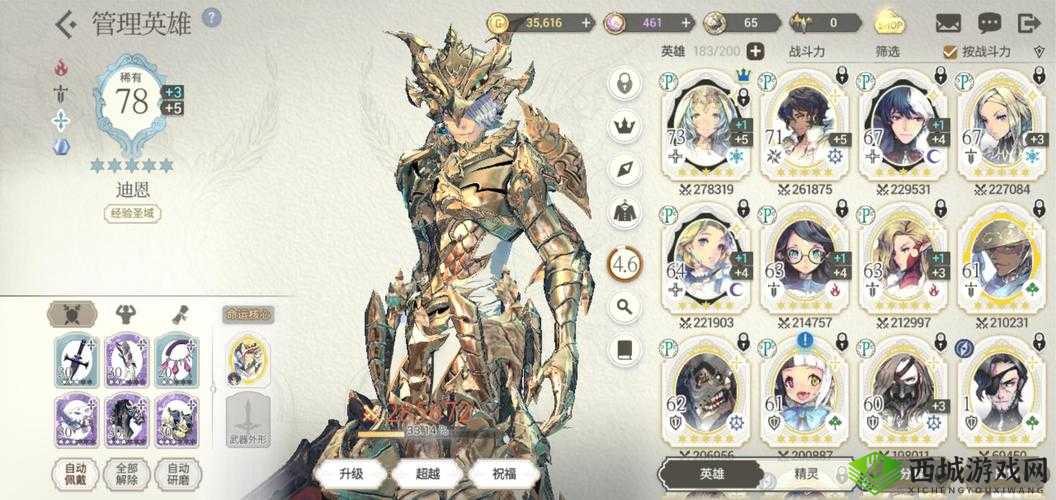
Task: Click the exit door icon
Action: (1029, 22)
